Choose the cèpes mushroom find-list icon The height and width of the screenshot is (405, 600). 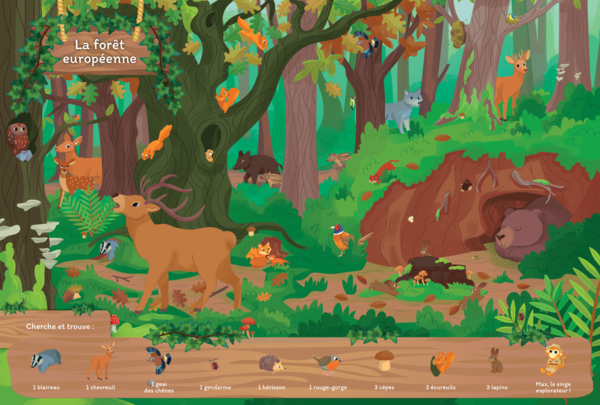[x=382, y=360]
